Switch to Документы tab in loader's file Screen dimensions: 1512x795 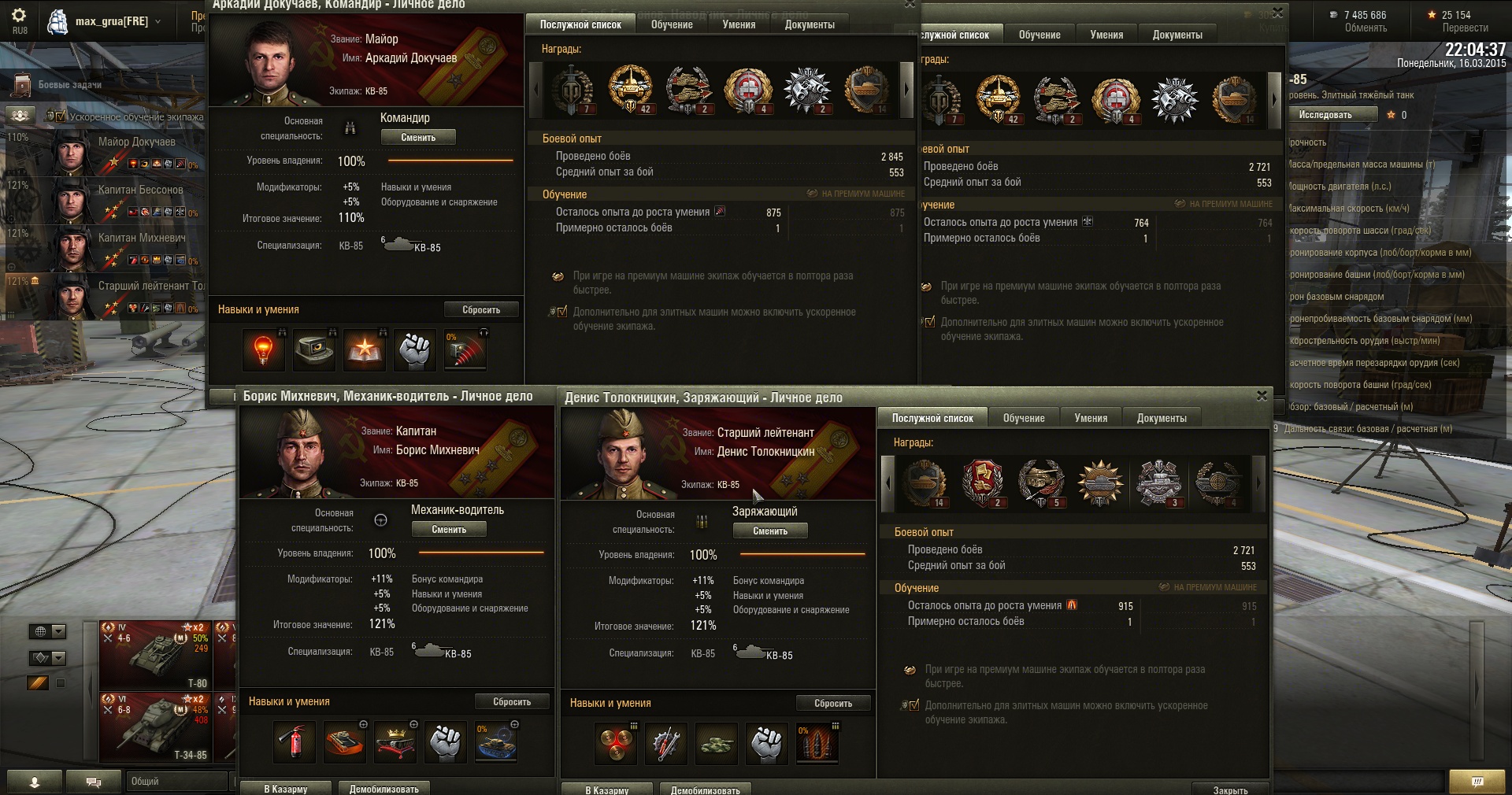tap(1161, 419)
